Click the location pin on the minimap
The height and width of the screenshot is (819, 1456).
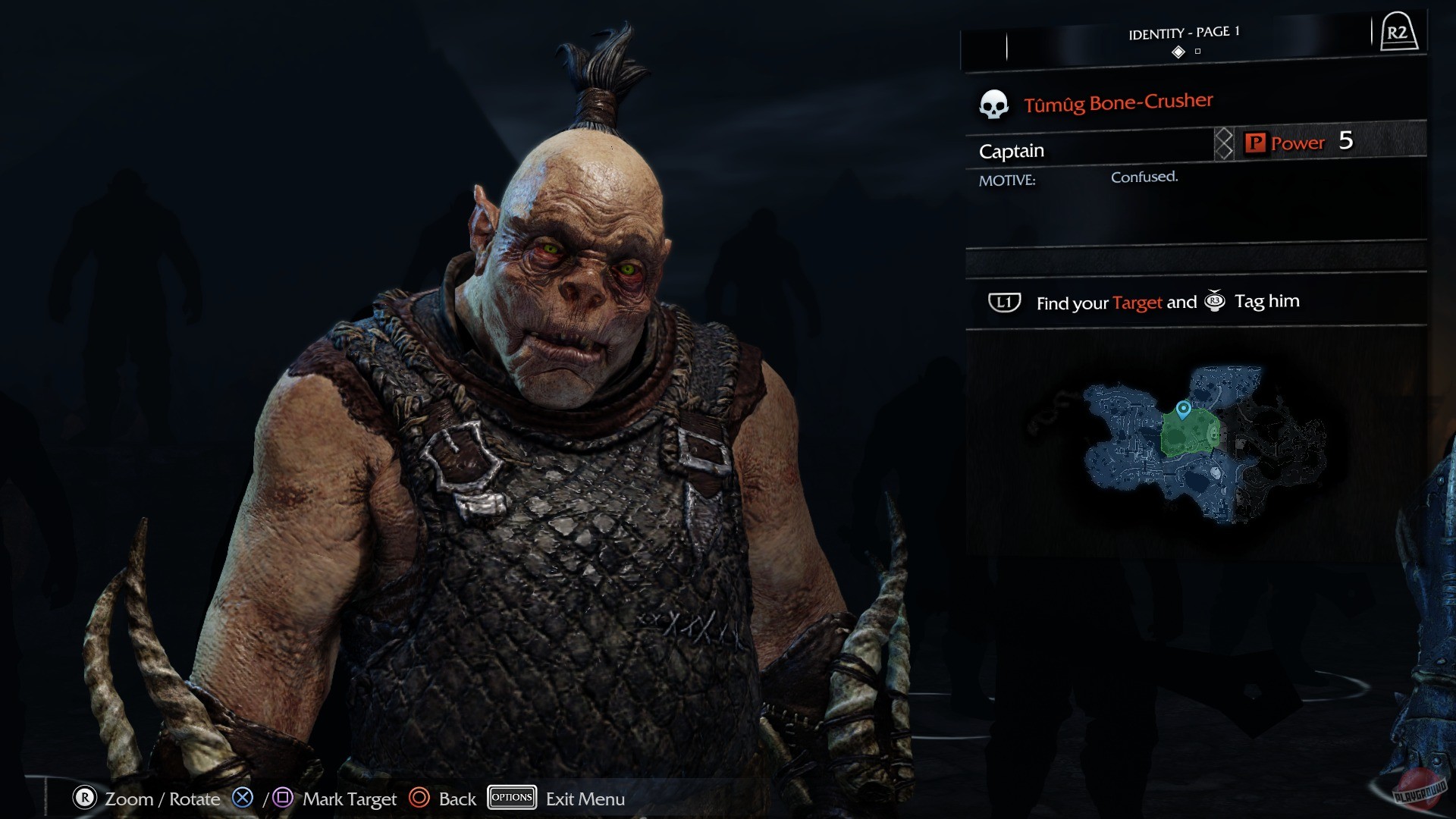coord(1183,412)
